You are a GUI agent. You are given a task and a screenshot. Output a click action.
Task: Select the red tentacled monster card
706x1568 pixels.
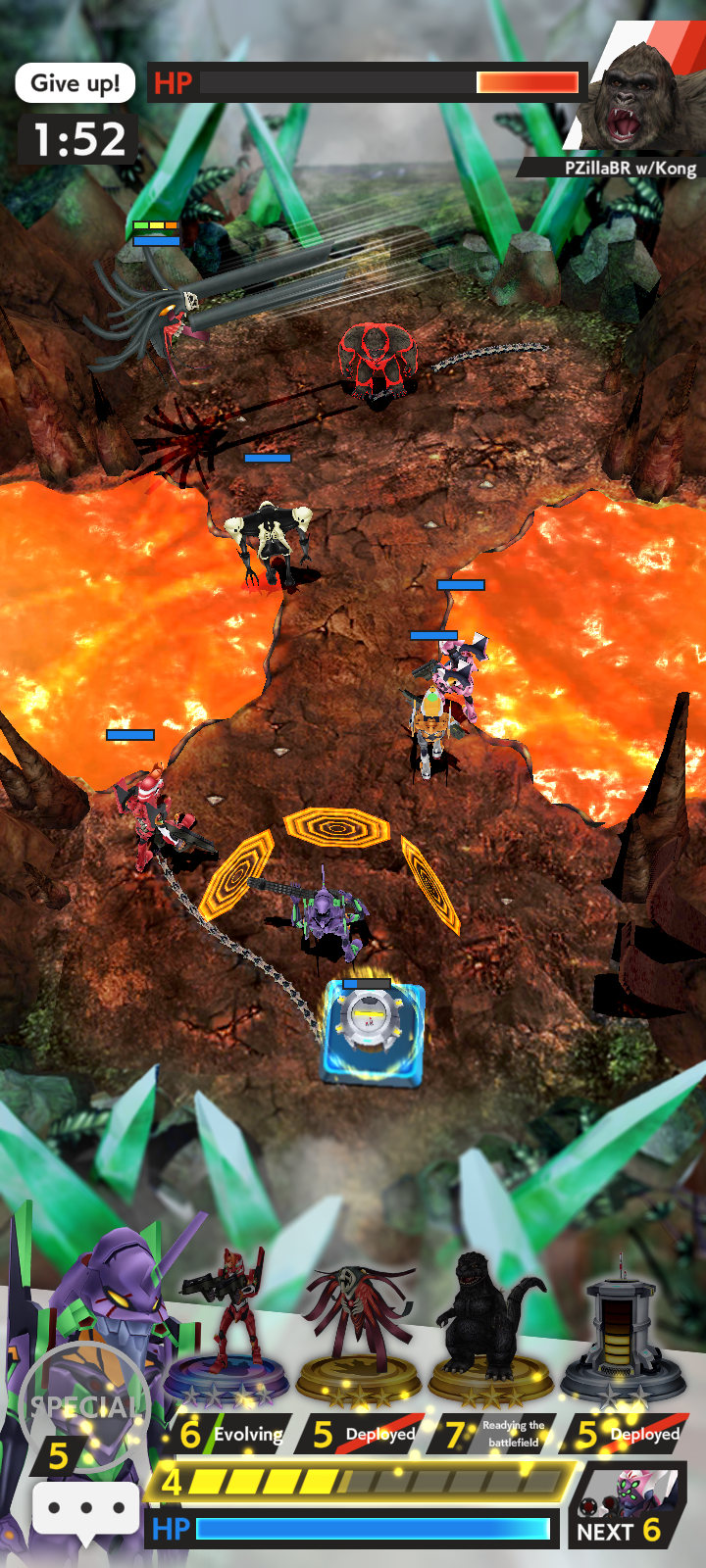point(359,1333)
